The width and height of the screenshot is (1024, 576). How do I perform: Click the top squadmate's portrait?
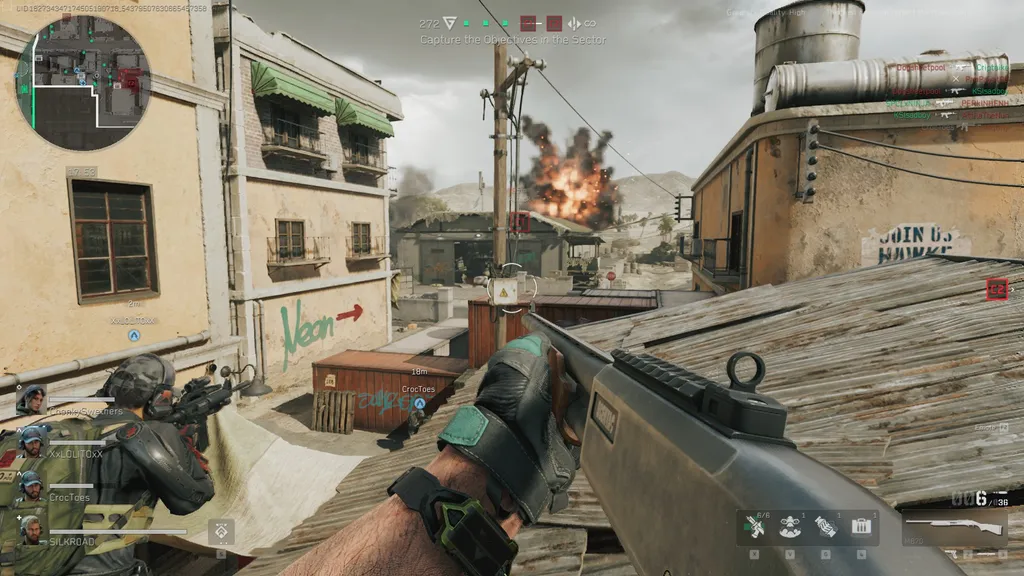pyautogui.click(x=31, y=399)
